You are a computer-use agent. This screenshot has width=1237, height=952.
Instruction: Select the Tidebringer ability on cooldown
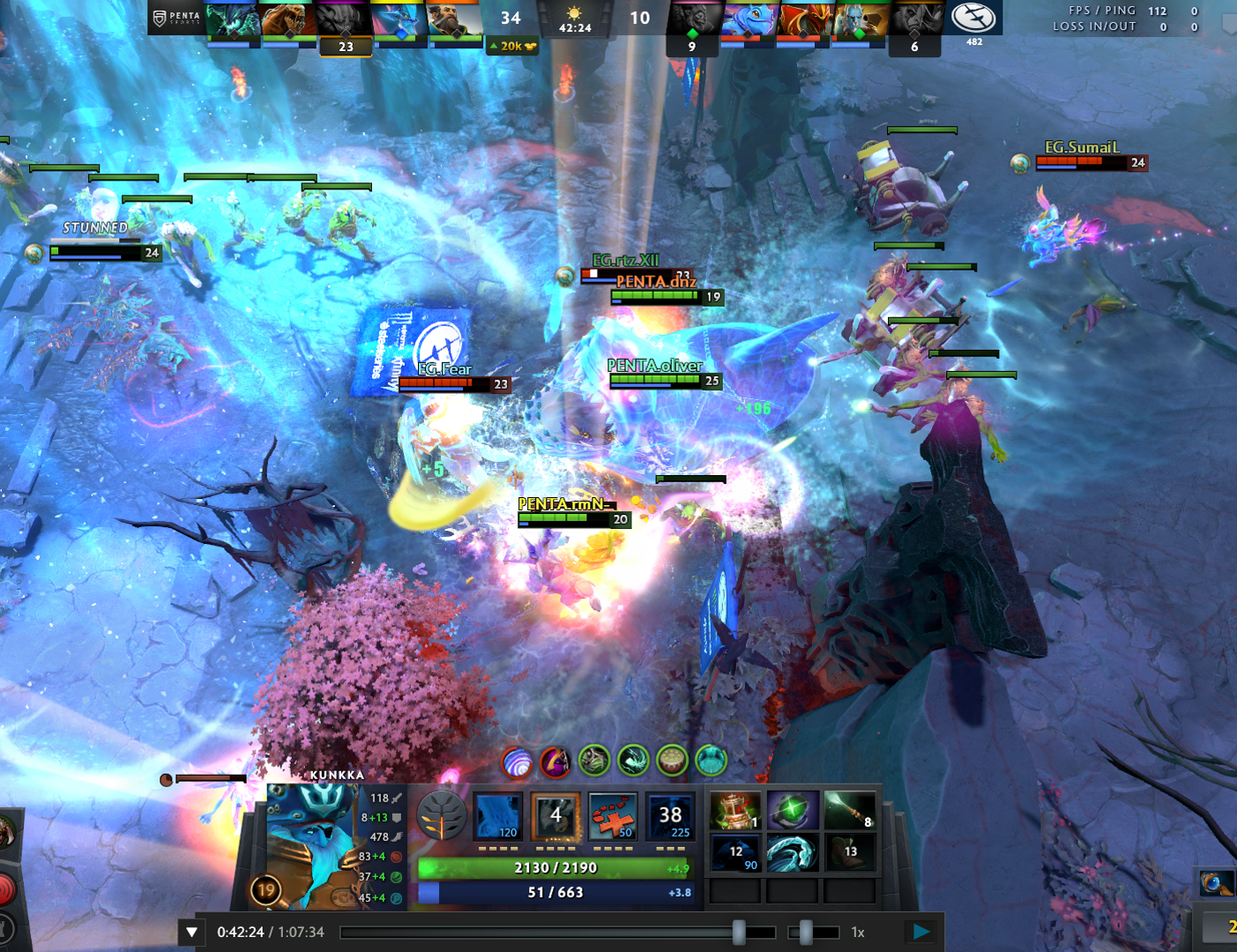pyautogui.click(x=555, y=816)
